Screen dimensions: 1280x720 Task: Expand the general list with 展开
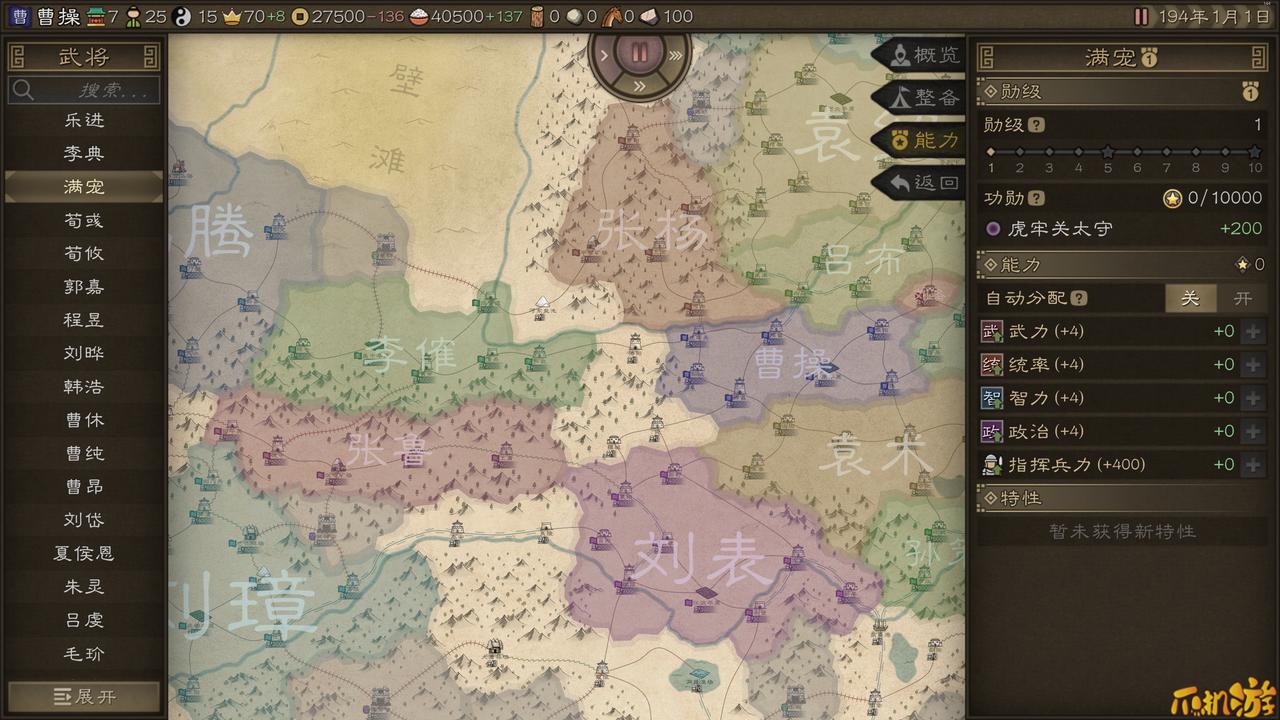click(84, 696)
